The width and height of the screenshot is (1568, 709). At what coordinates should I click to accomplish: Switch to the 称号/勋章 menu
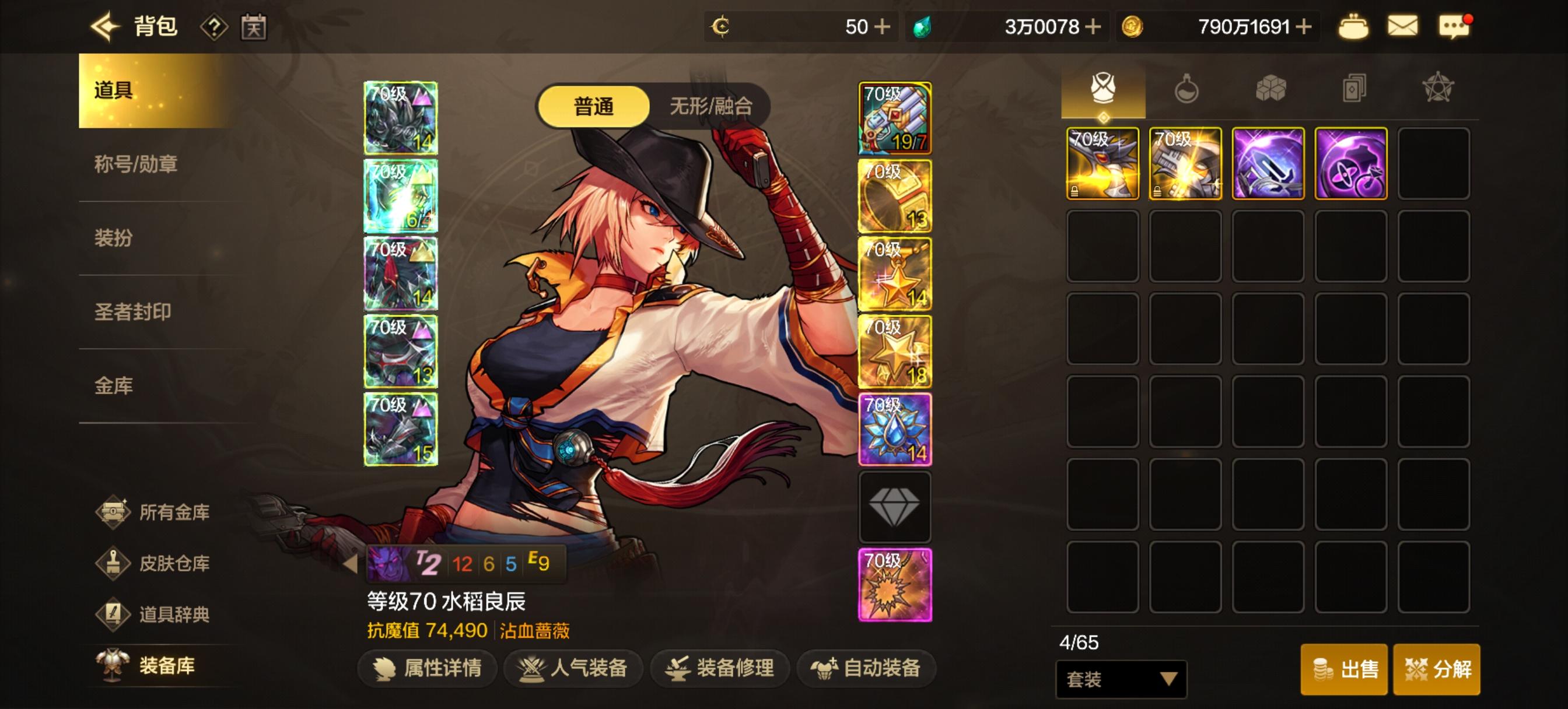(x=135, y=165)
